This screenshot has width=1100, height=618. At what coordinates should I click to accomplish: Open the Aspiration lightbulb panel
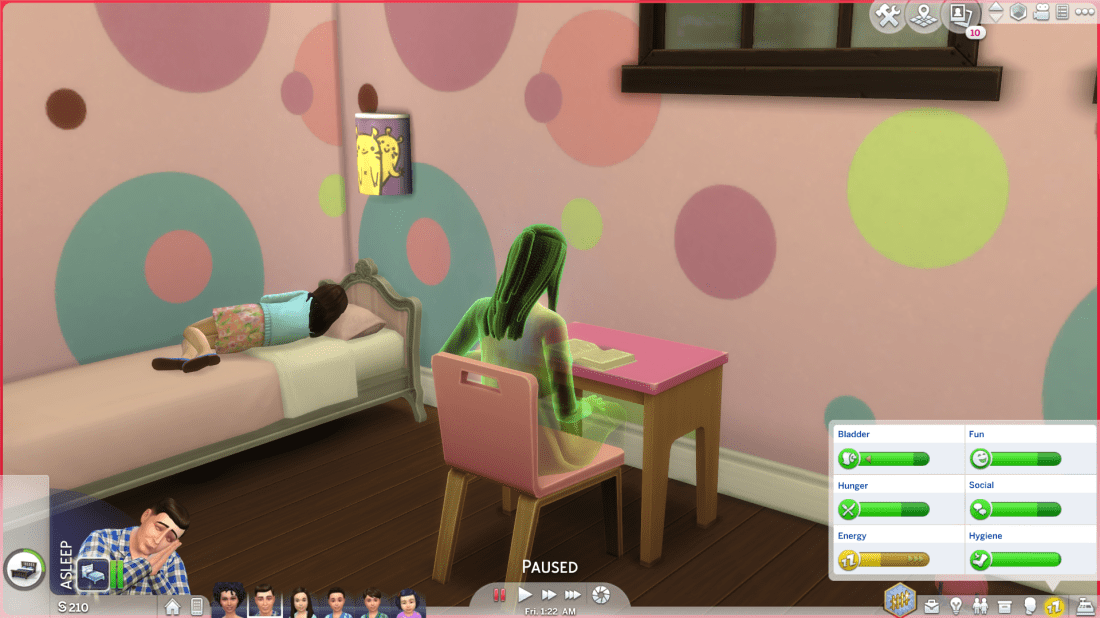(x=956, y=606)
